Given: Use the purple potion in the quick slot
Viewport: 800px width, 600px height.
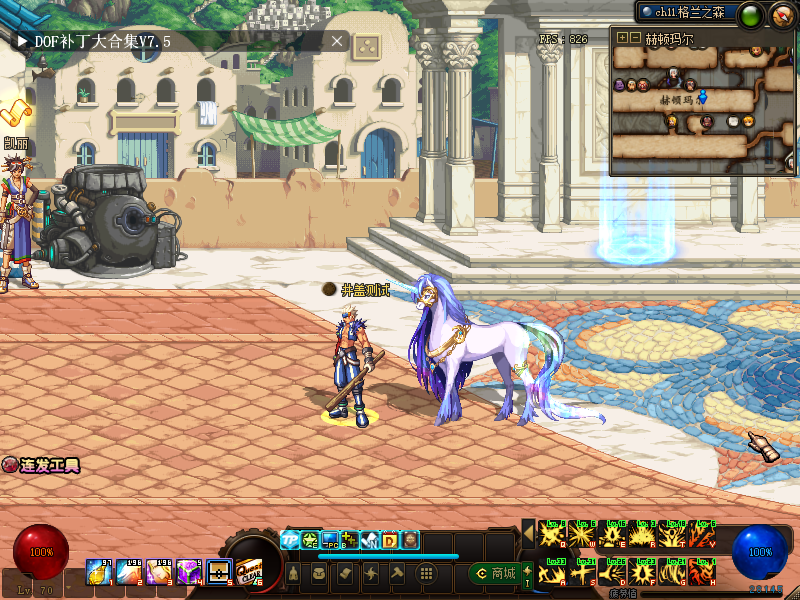Looking at the screenshot, I should [190, 571].
